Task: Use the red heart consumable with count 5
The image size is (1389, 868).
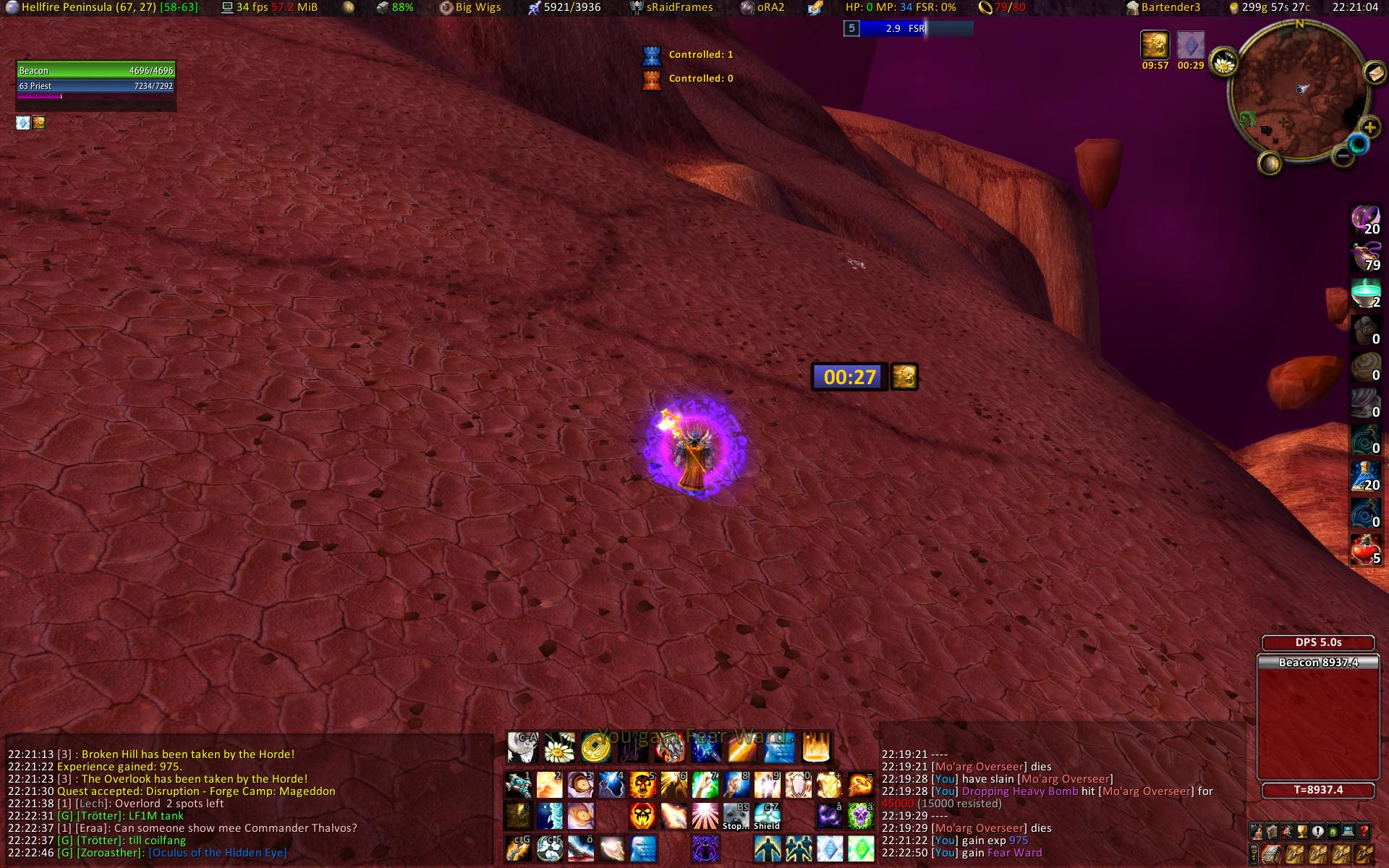Action: pos(1365,550)
